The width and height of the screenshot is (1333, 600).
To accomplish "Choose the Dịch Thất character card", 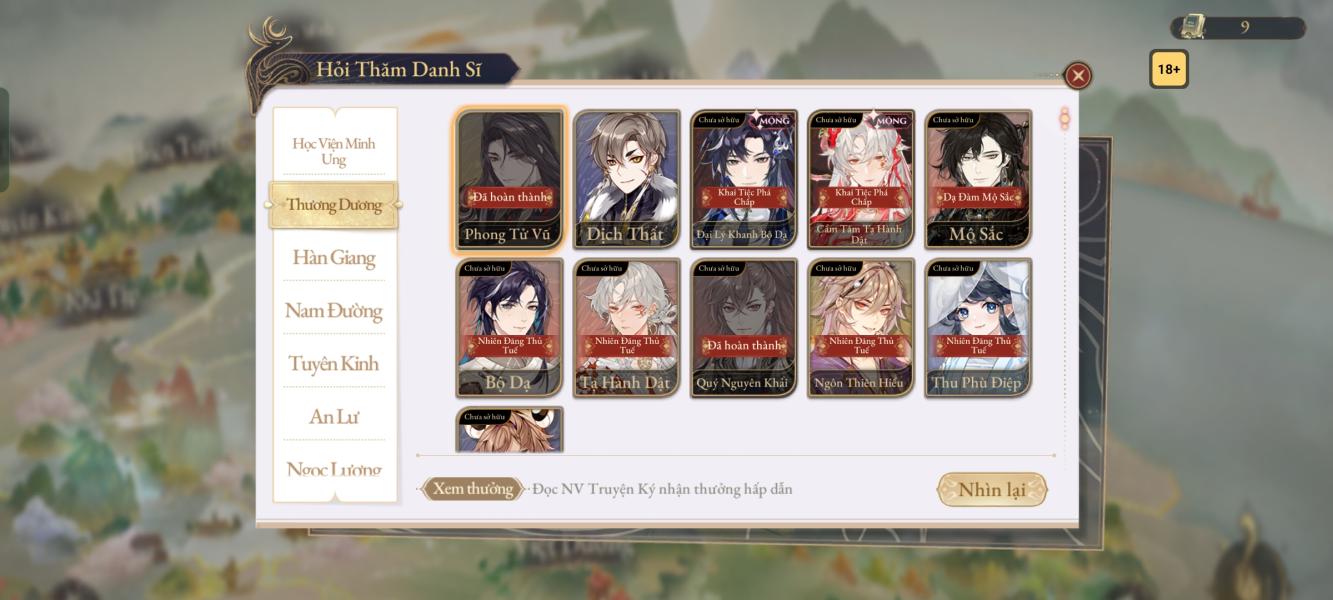I will [x=627, y=179].
